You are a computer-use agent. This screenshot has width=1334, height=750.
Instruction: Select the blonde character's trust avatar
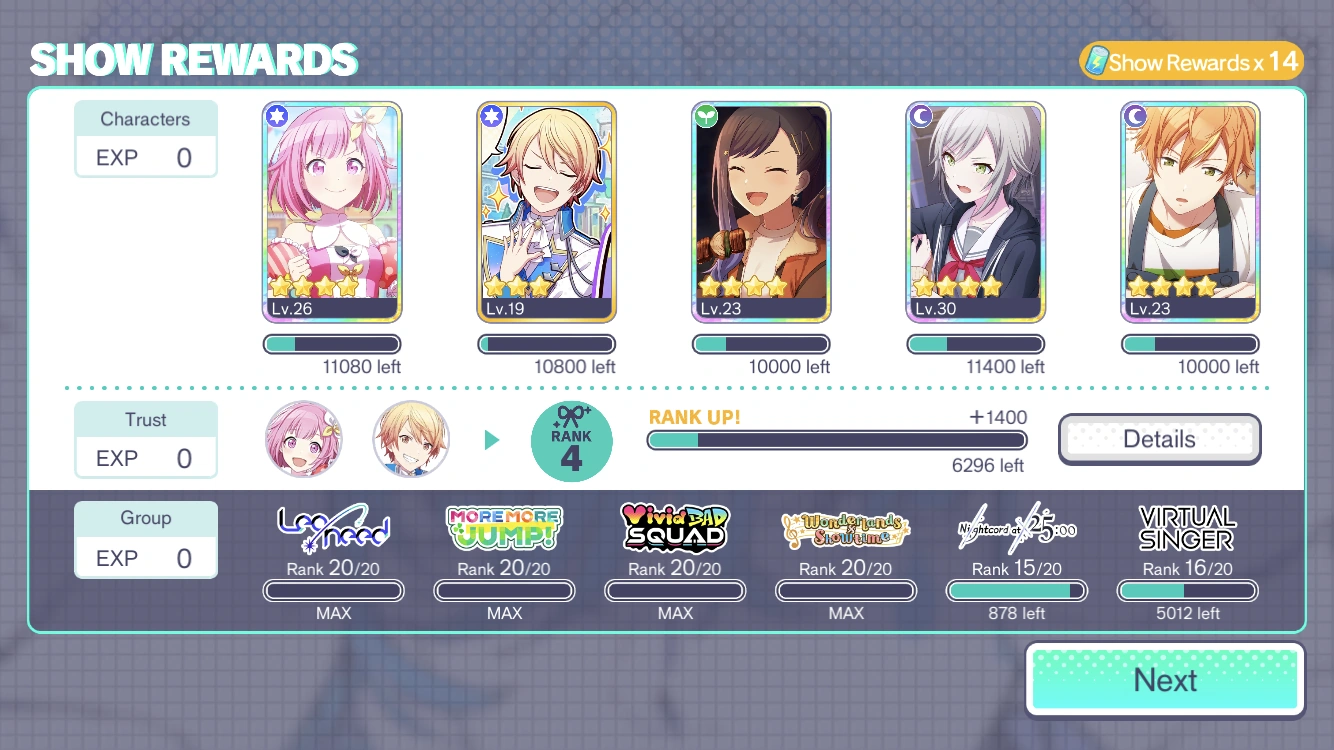tap(411, 439)
